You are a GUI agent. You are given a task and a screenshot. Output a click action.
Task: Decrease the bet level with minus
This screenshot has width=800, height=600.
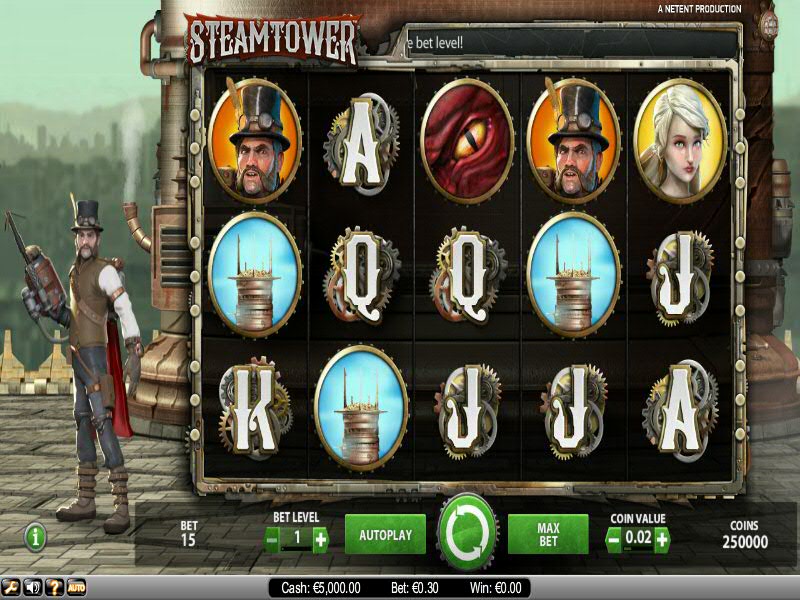(273, 539)
